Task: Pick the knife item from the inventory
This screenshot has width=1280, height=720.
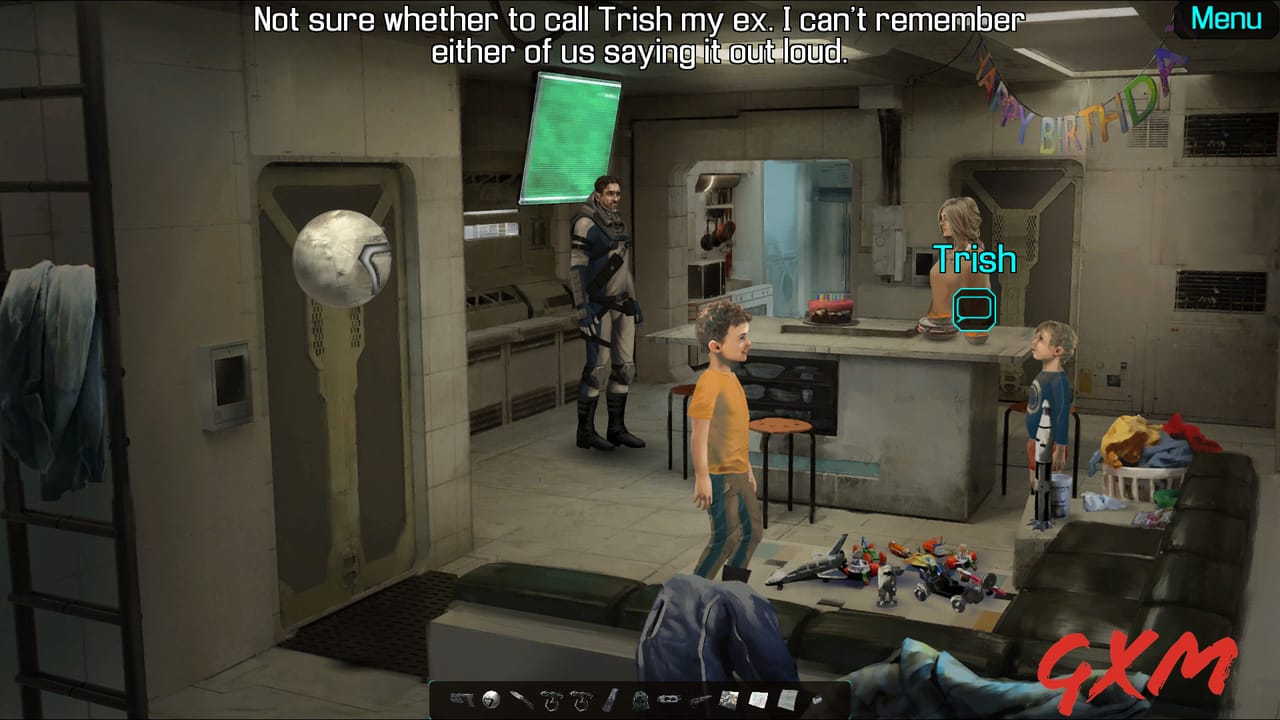Action: point(520,700)
